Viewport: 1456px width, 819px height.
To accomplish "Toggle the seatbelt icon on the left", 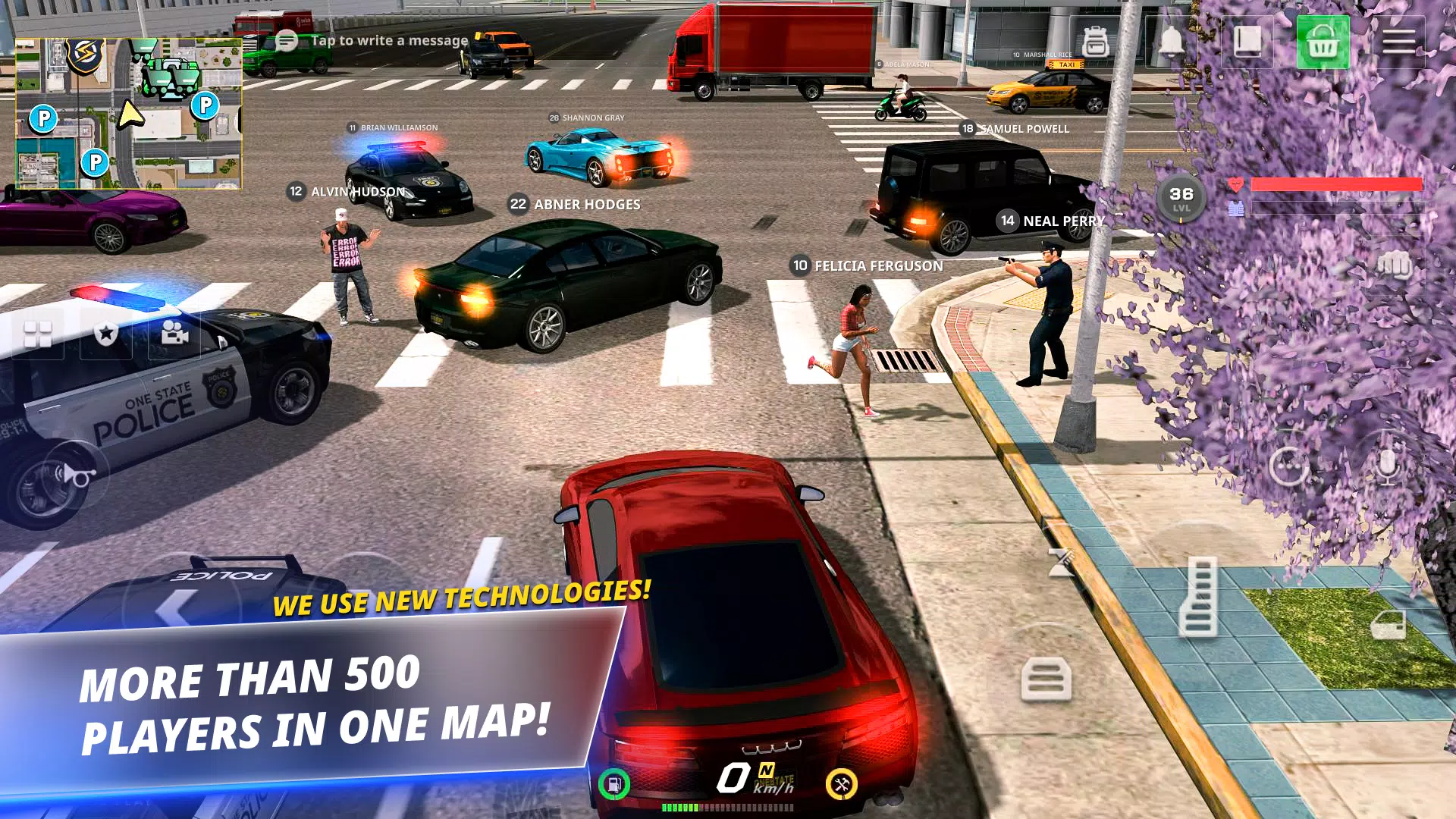I will (1046, 678).
